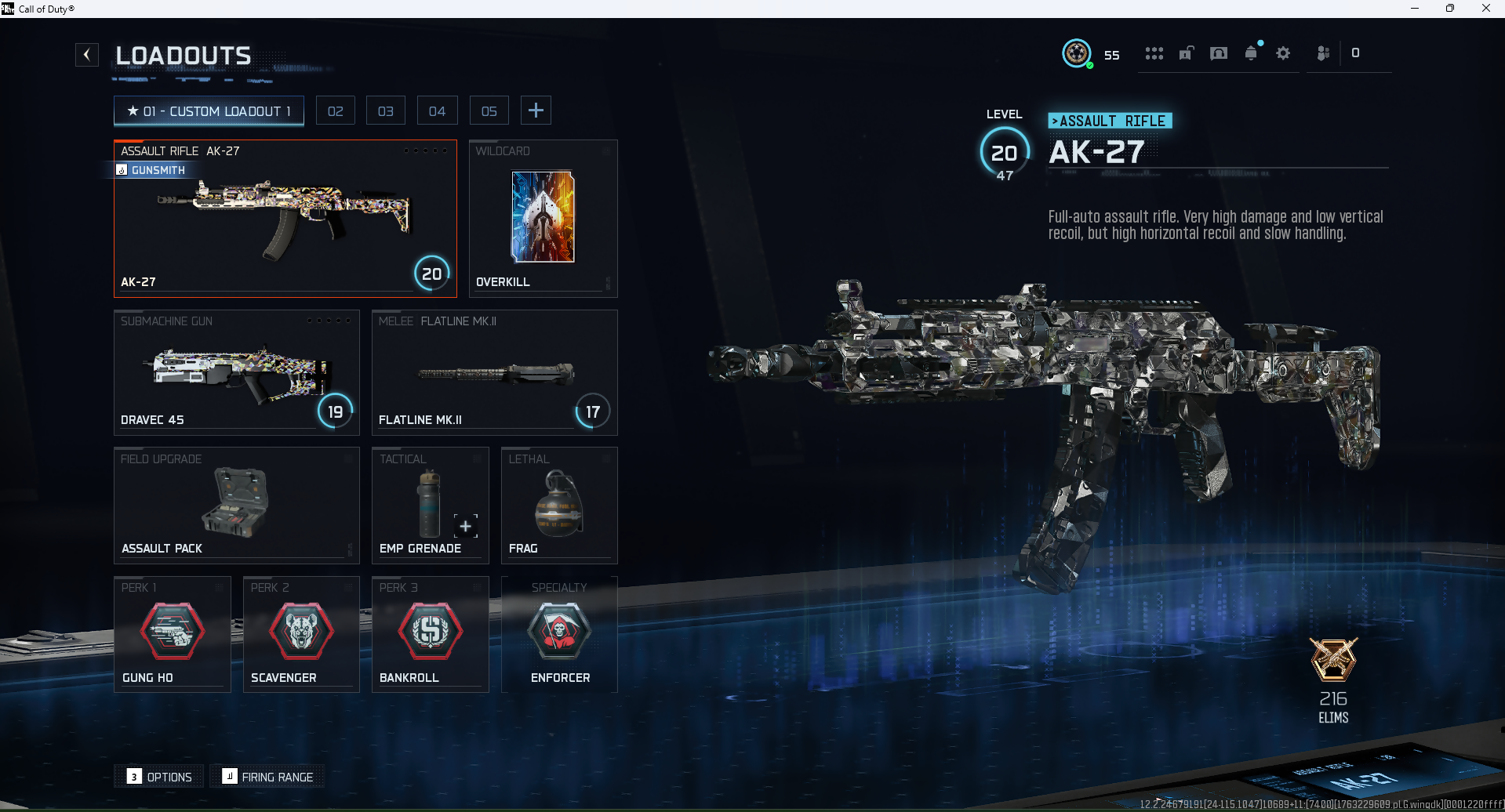Open the Assault Pack field upgrade slot
This screenshot has width=1505, height=812.
(236, 506)
